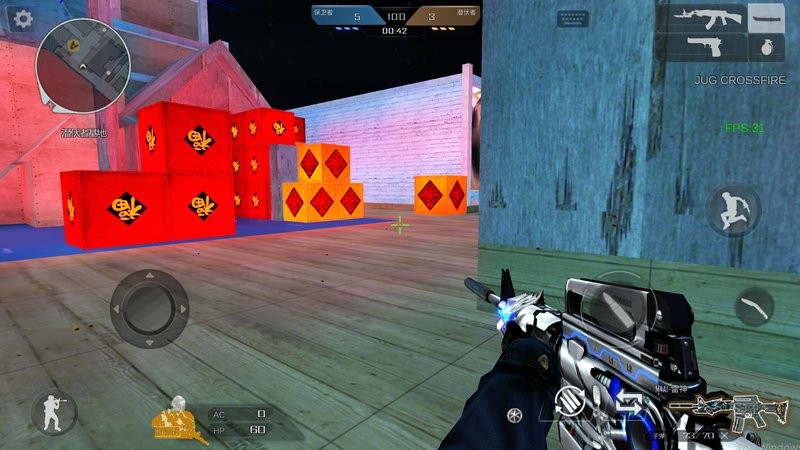Use the melee knife slash button

(755, 306)
